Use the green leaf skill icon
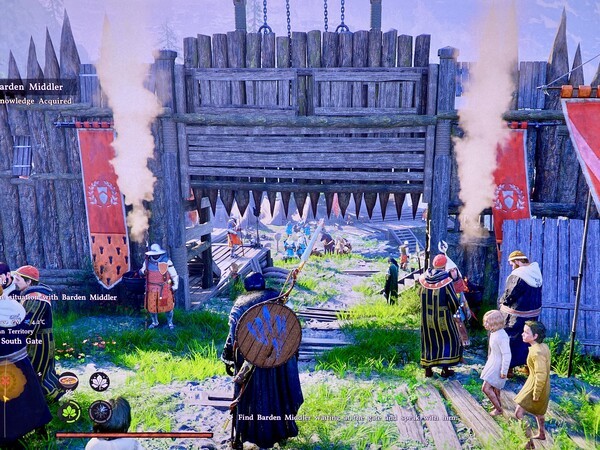Image resolution: width=600 pixels, height=450 pixels. tap(70, 411)
